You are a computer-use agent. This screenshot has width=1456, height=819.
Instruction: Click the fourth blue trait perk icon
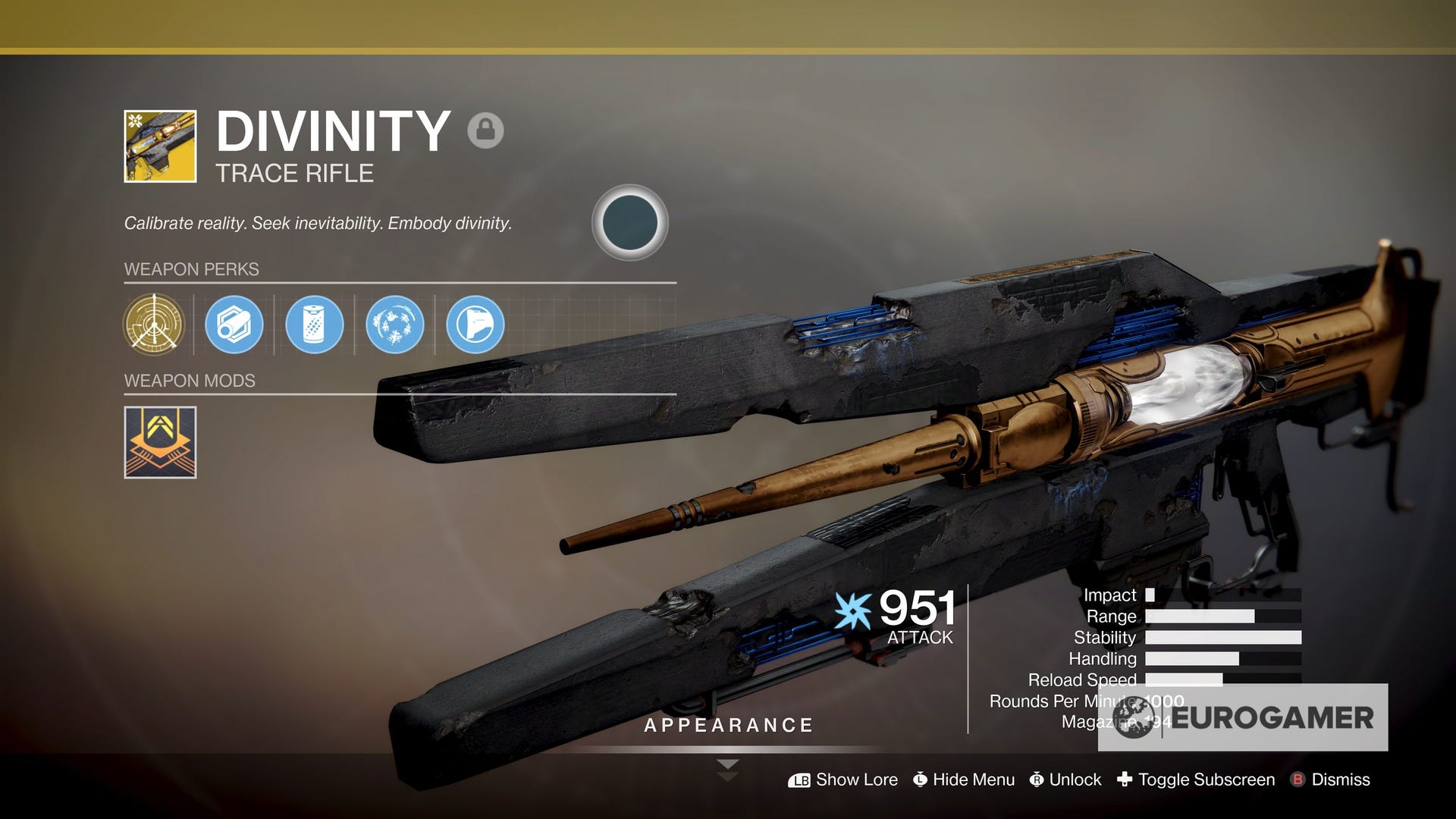tap(394, 326)
